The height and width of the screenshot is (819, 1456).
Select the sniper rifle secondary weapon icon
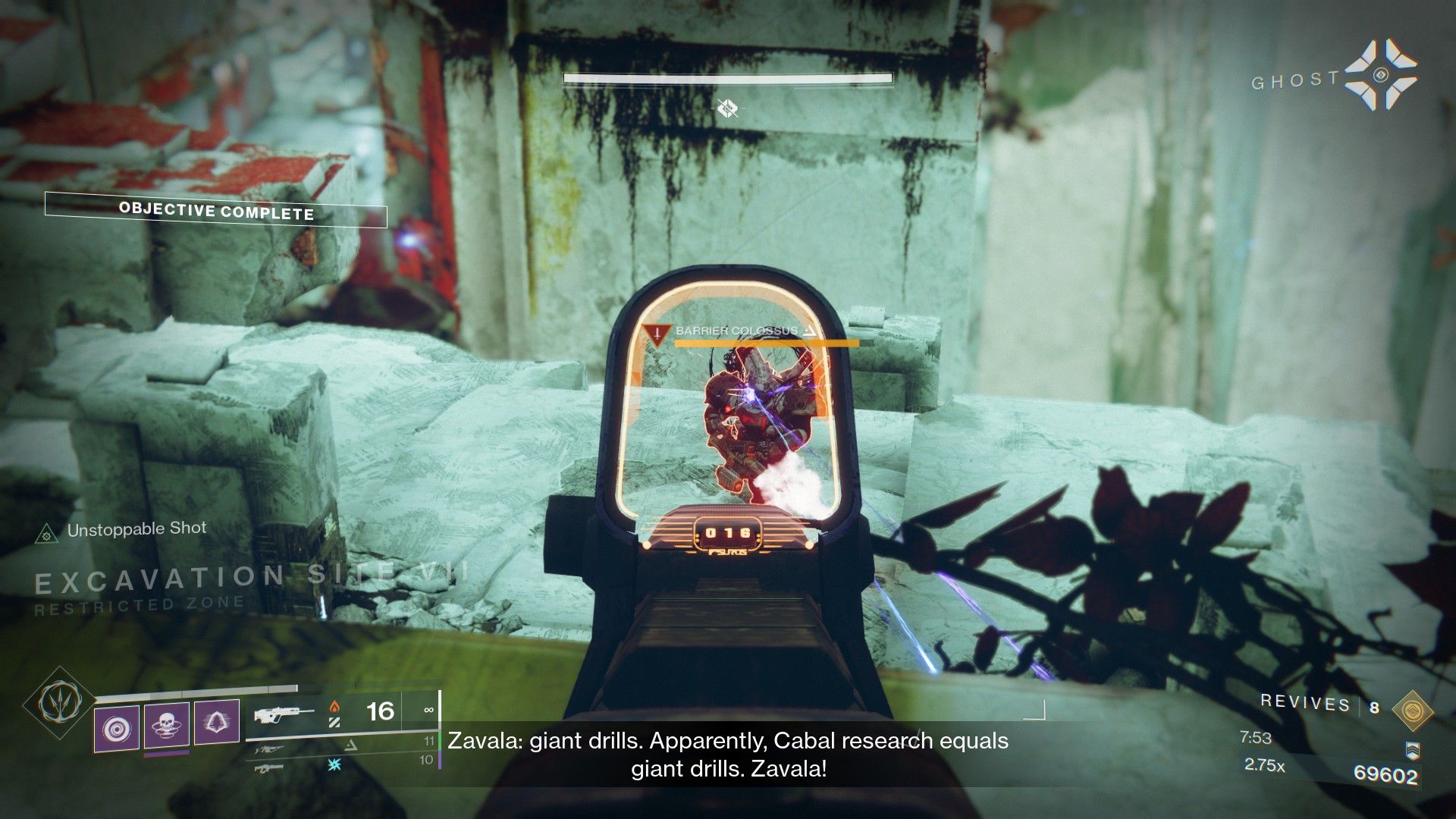pos(270,749)
